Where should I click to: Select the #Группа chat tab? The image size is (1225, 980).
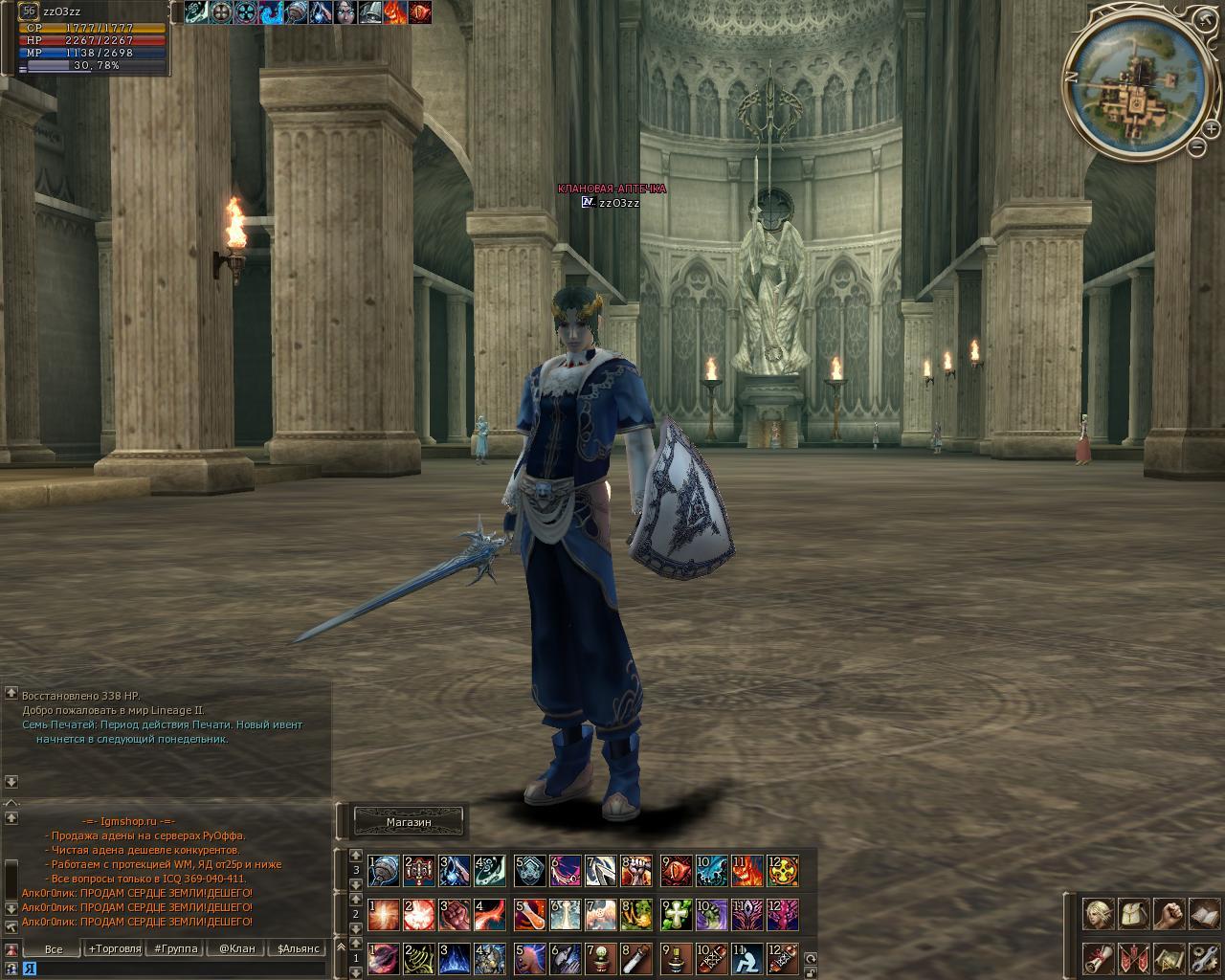175,948
